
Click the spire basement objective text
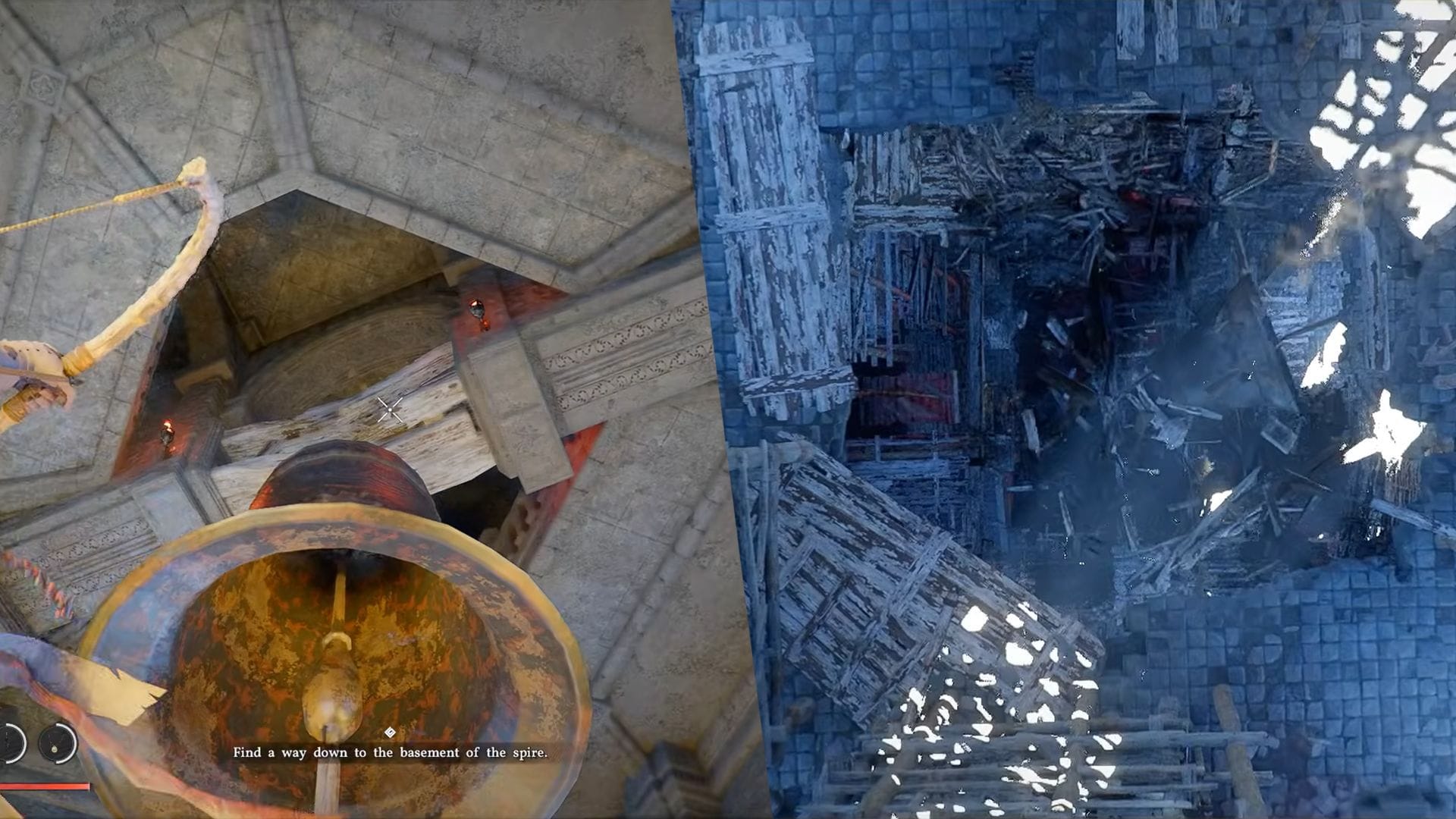[390, 753]
